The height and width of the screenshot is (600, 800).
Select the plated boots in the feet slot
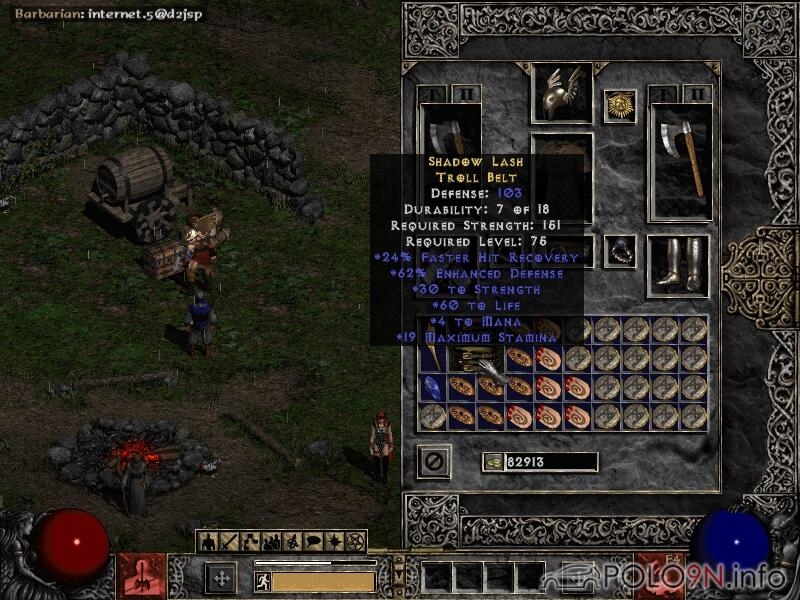(678, 265)
